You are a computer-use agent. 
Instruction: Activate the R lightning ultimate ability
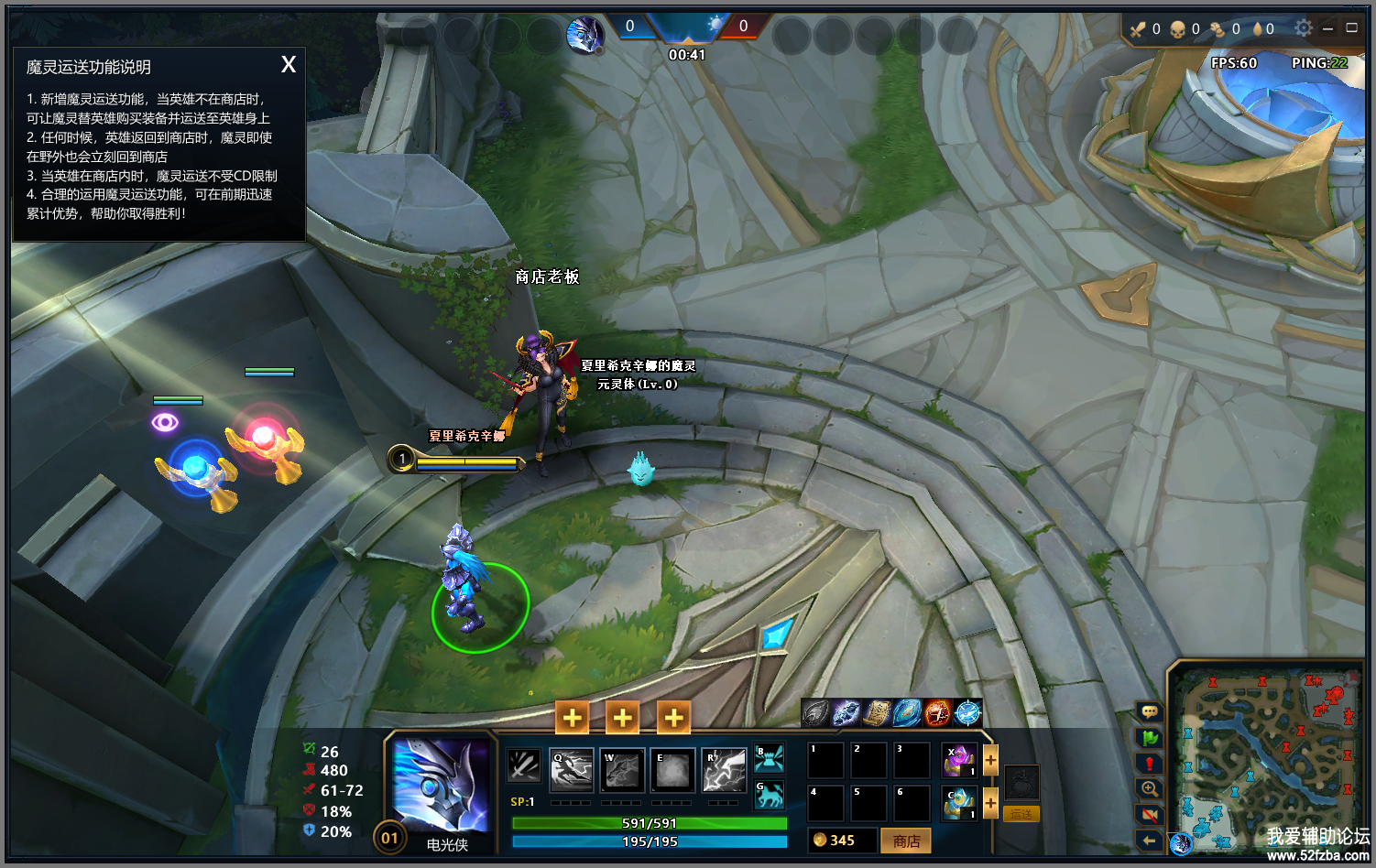[724, 771]
